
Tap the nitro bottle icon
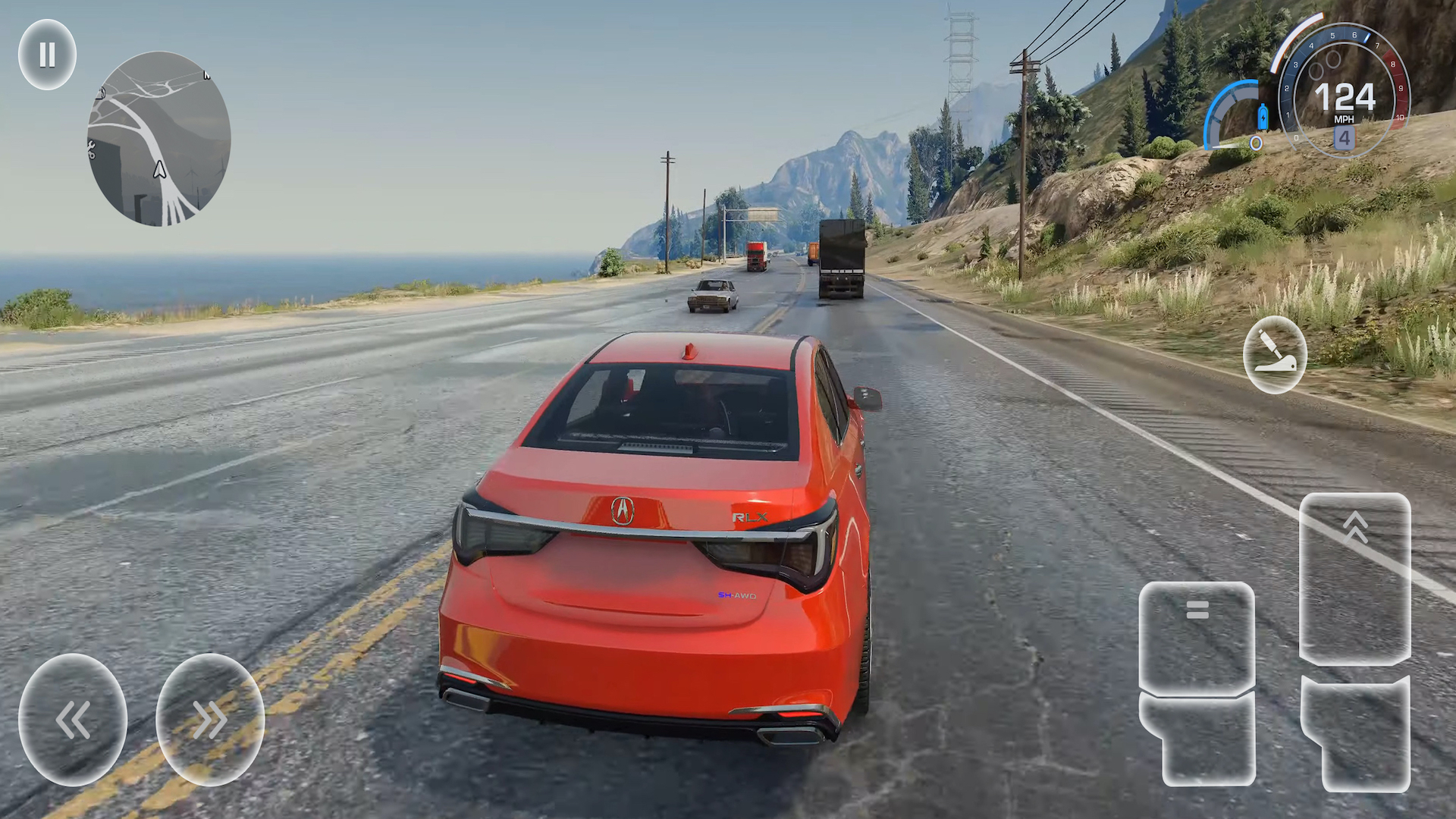1263,117
